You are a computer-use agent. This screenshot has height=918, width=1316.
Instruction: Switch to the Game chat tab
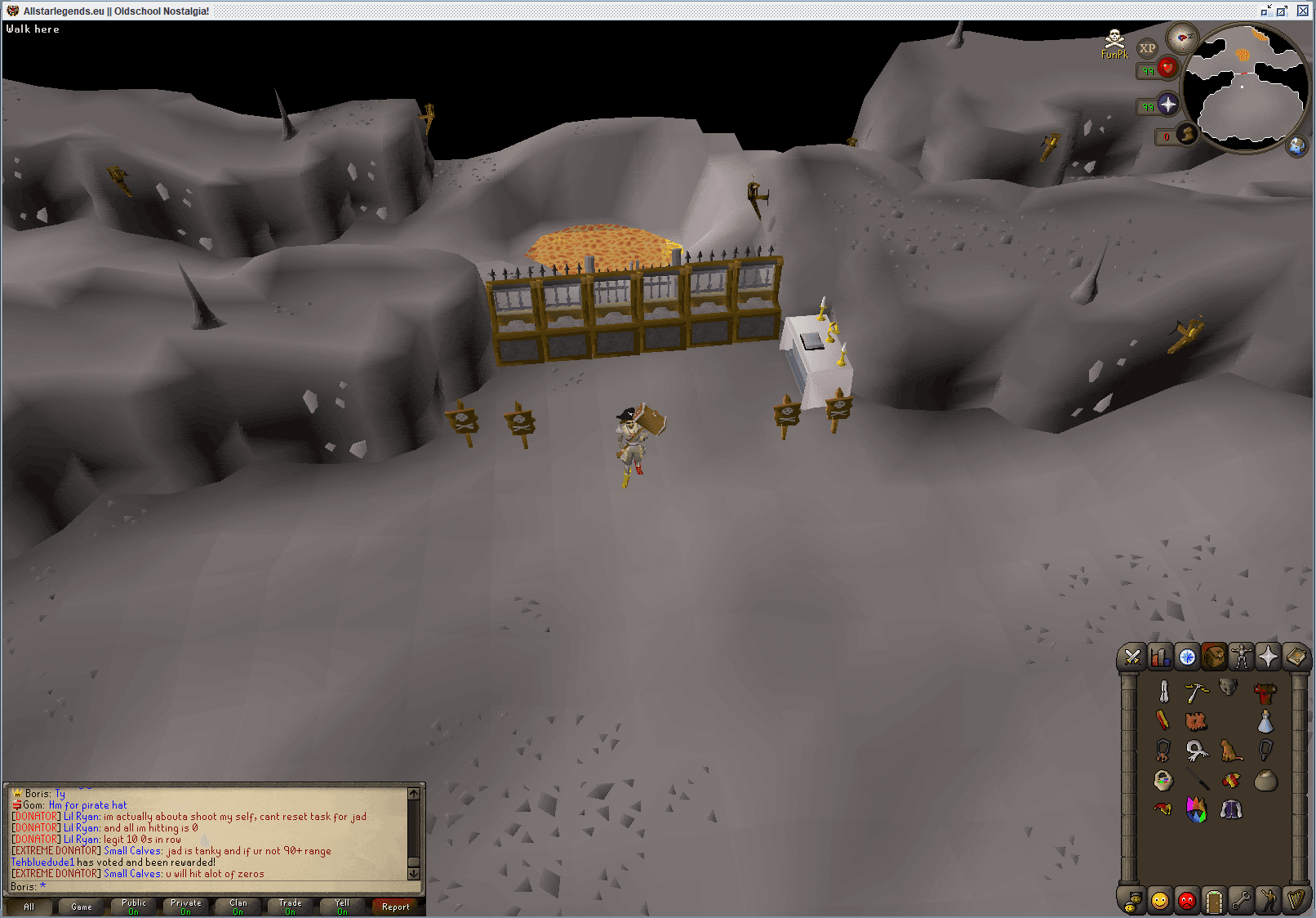pos(80,907)
